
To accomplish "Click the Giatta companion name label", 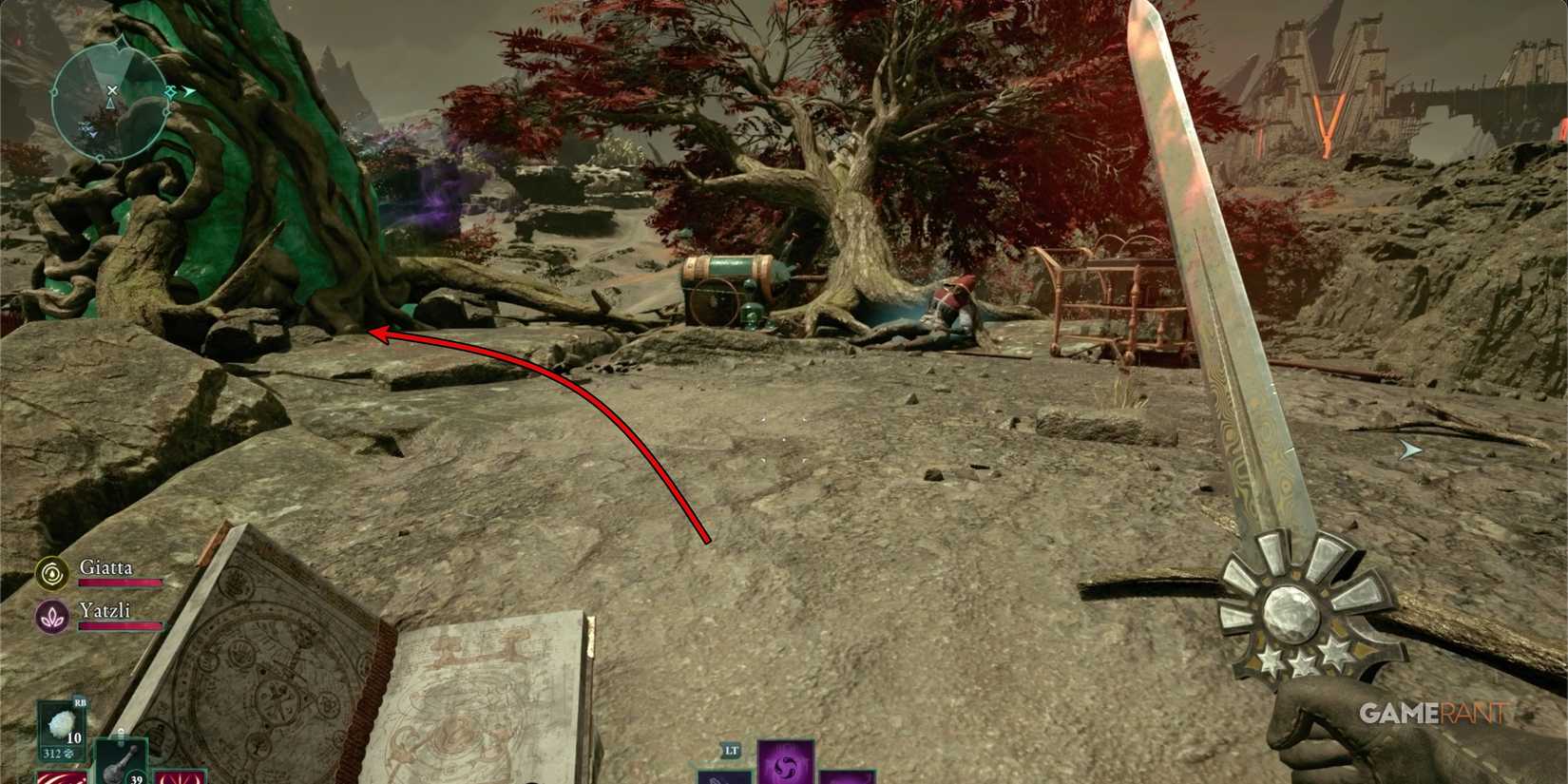I will coord(106,568).
